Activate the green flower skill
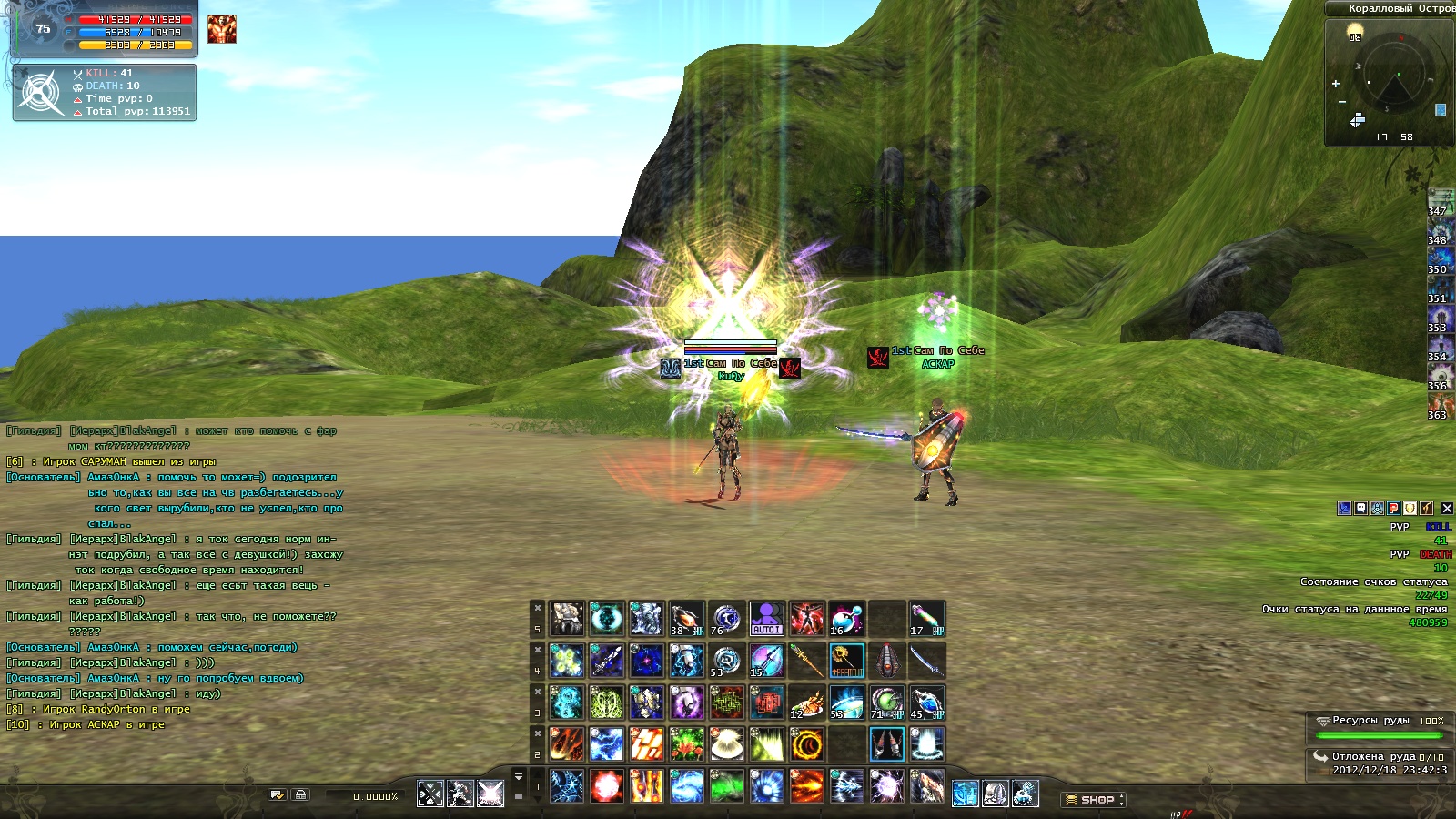 (686, 744)
